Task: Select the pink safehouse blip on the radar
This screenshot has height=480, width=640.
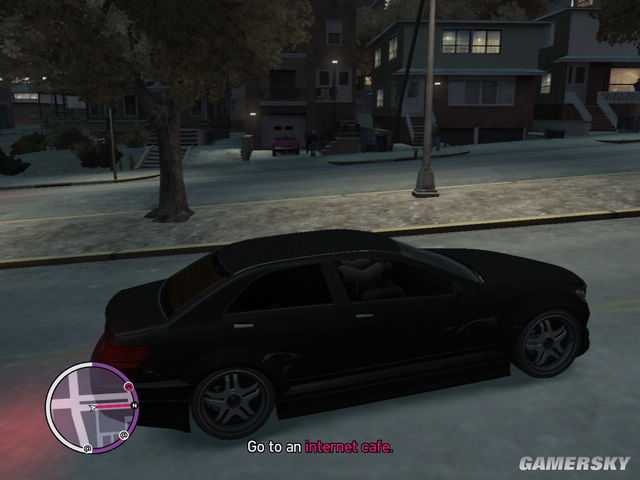Action: [x=129, y=386]
